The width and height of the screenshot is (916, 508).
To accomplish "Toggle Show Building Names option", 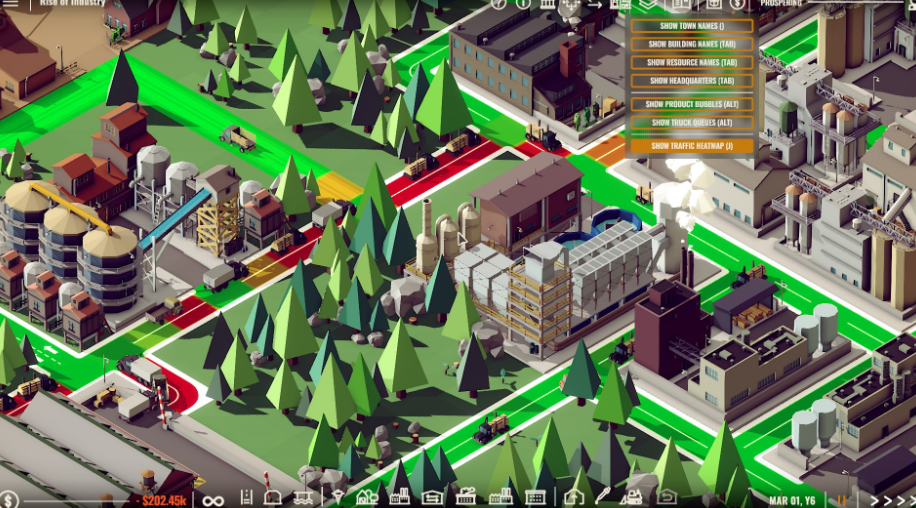I will click(x=692, y=44).
